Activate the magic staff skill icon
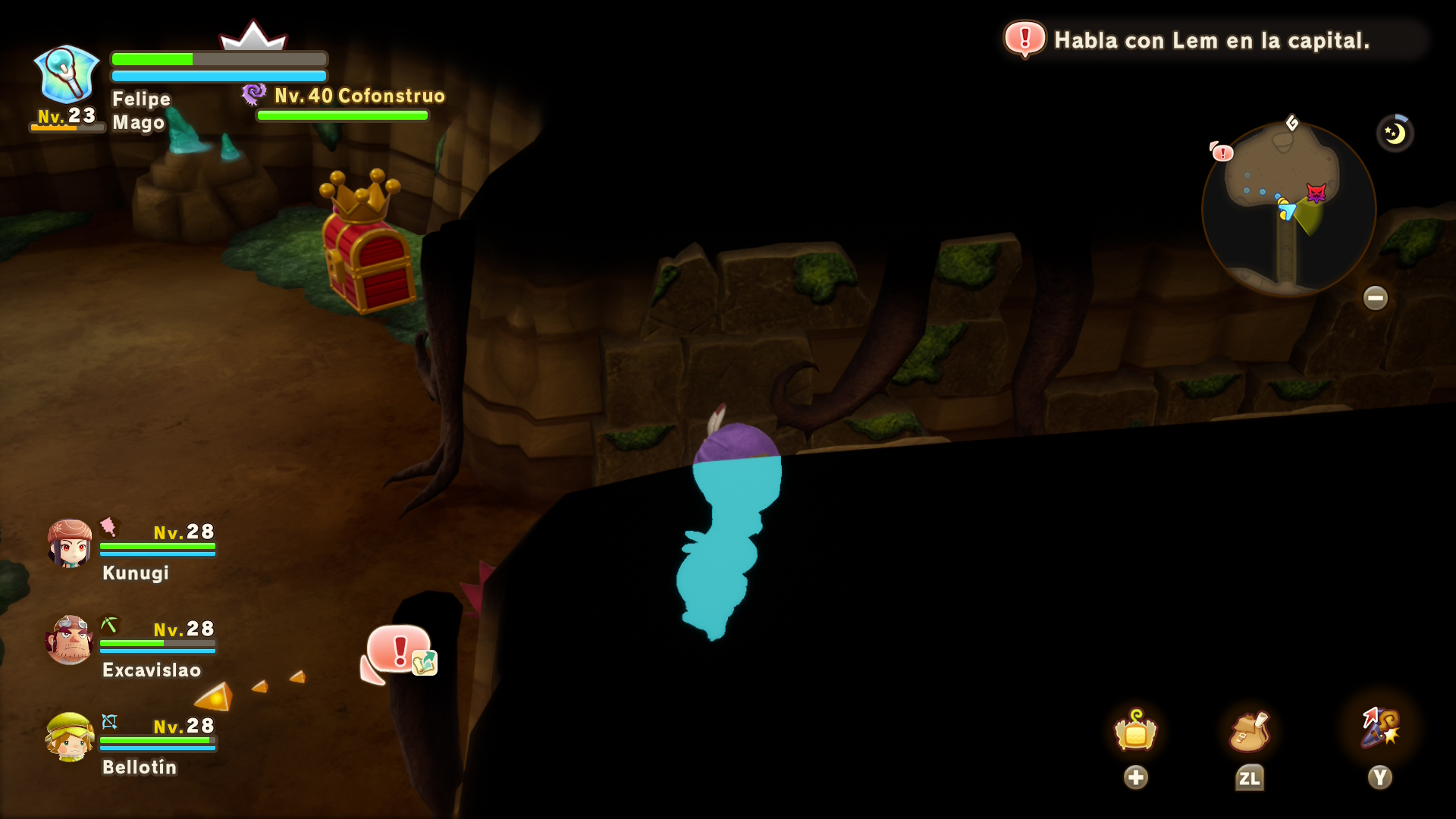Viewport: 1456px width, 819px height. (x=1380, y=728)
